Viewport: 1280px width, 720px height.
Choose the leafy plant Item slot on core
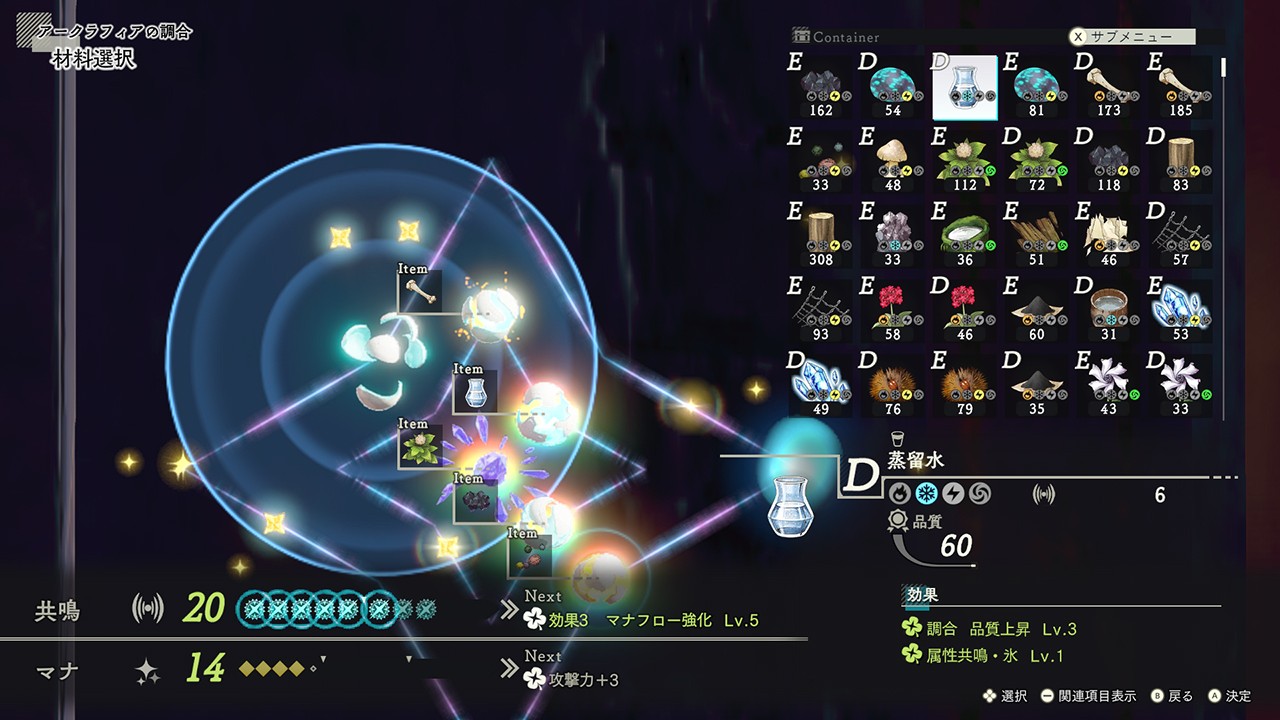click(419, 448)
